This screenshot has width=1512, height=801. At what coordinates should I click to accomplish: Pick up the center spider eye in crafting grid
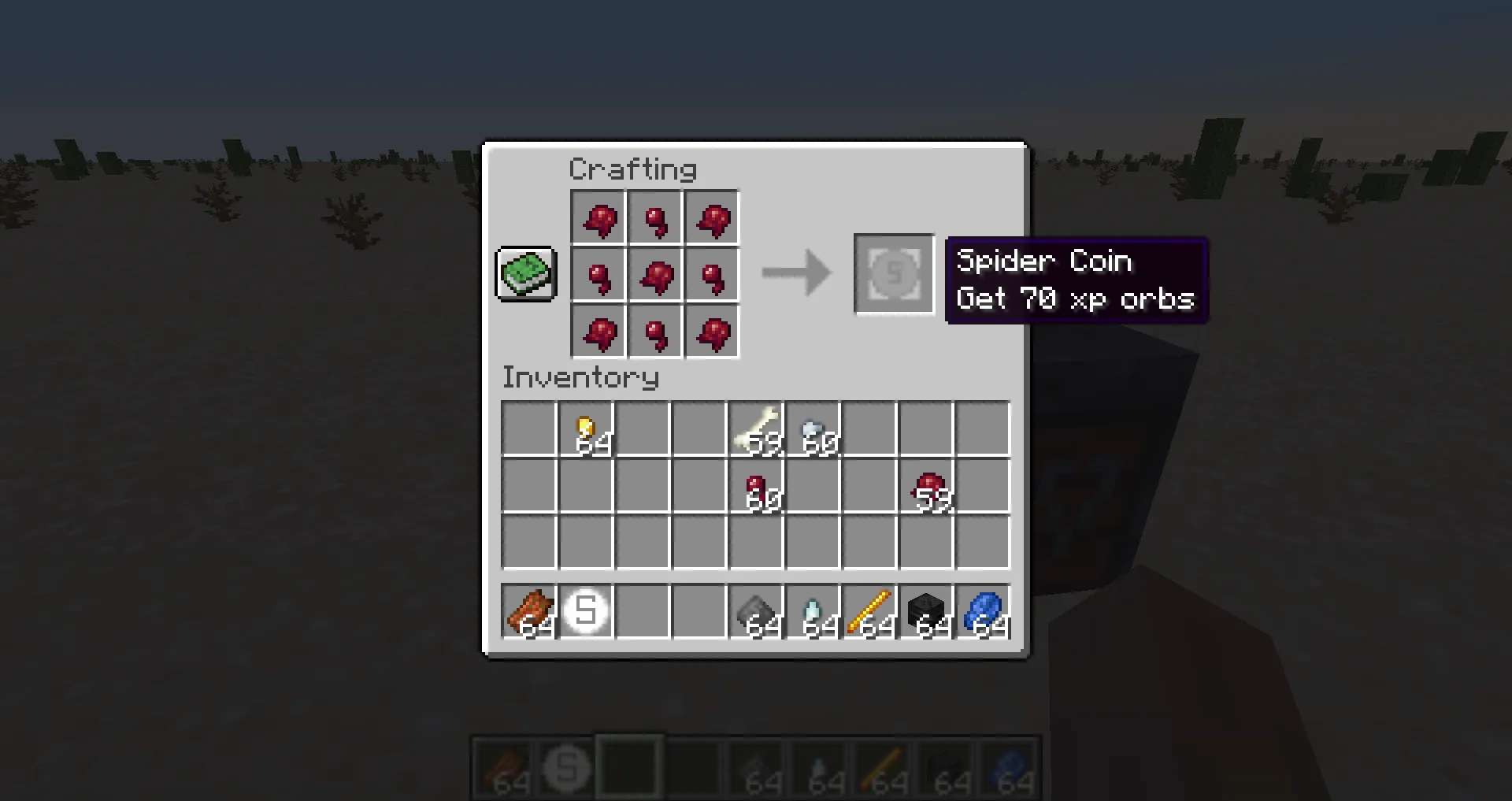click(654, 275)
